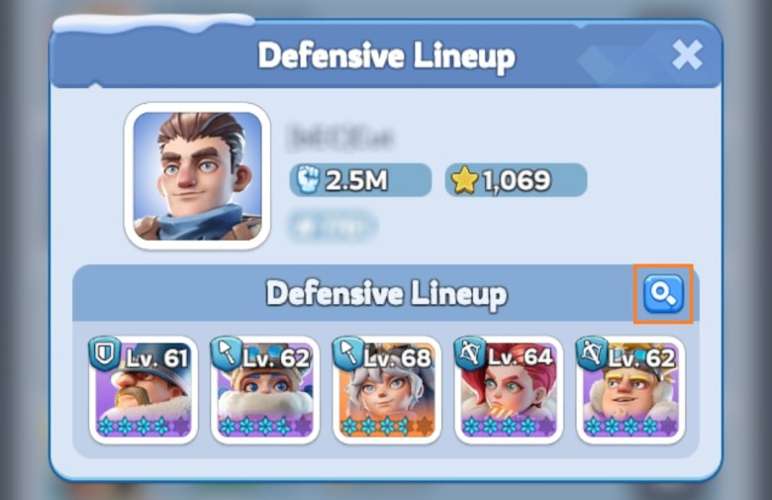
Task: Inspect lineup with the magnifier button
Action: pos(662,294)
